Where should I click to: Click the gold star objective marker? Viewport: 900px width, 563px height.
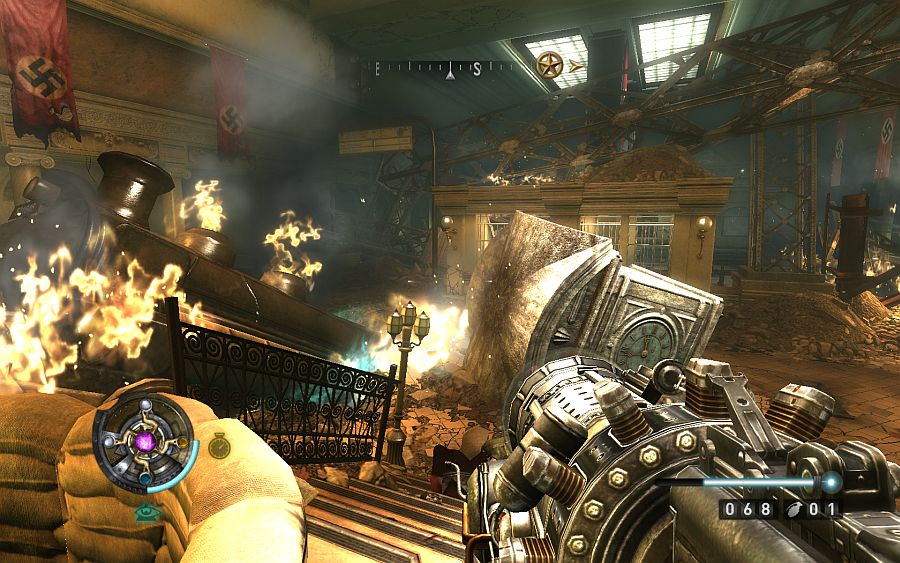point(547,66)
